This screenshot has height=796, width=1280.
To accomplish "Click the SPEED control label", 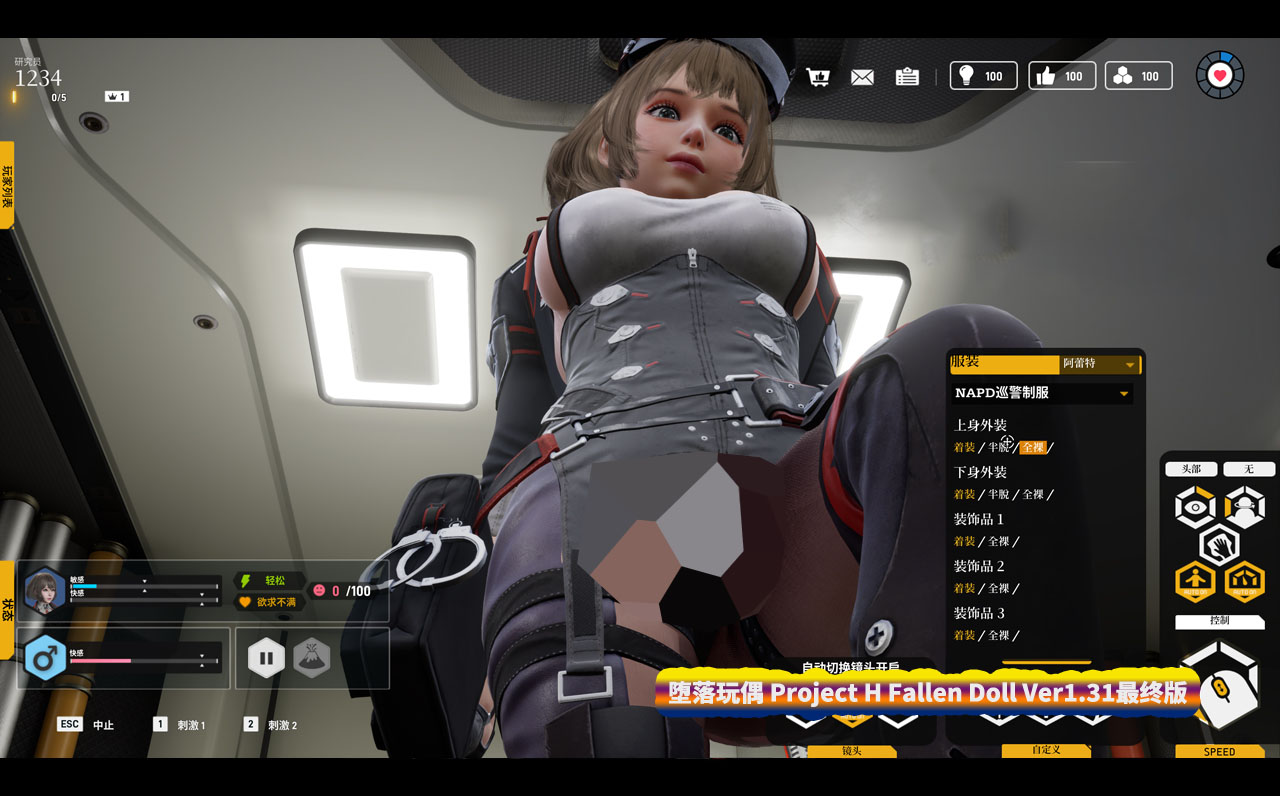I will click(x=1219, y=751).
